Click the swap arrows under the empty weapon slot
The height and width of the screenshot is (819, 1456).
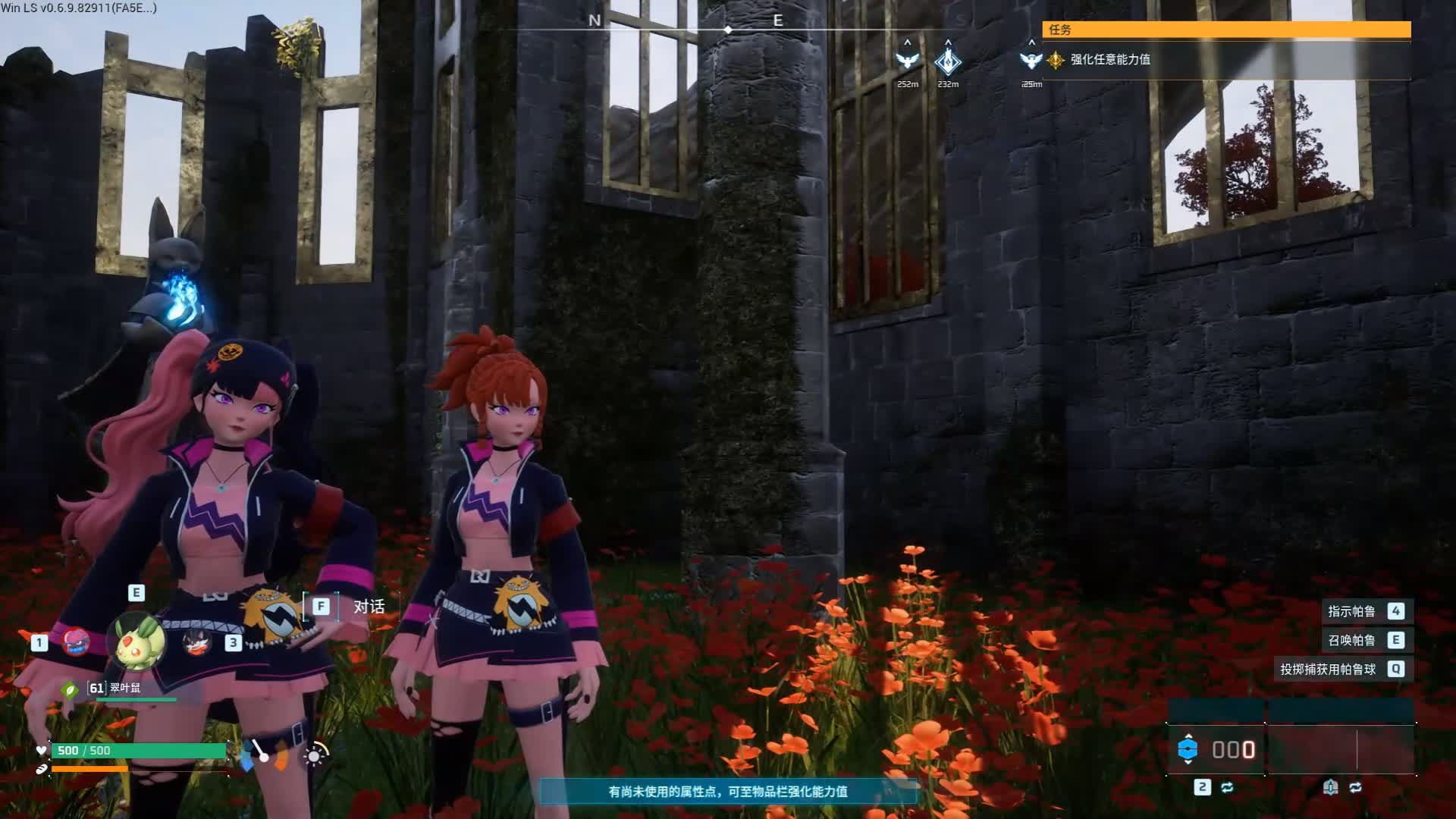click(1355, 787)
